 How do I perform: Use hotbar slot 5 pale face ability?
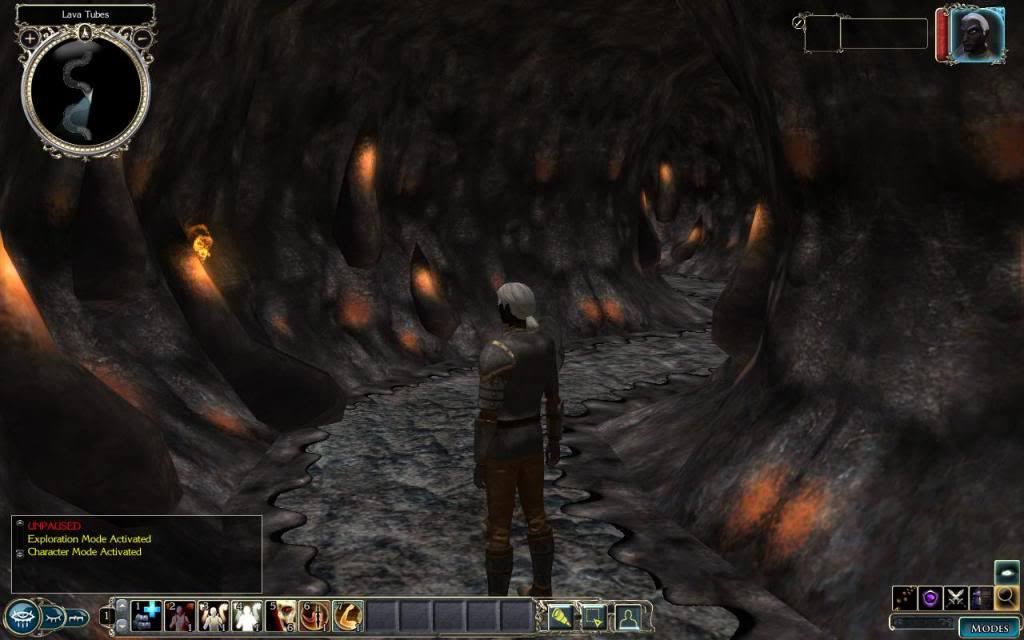pos(281,615)
